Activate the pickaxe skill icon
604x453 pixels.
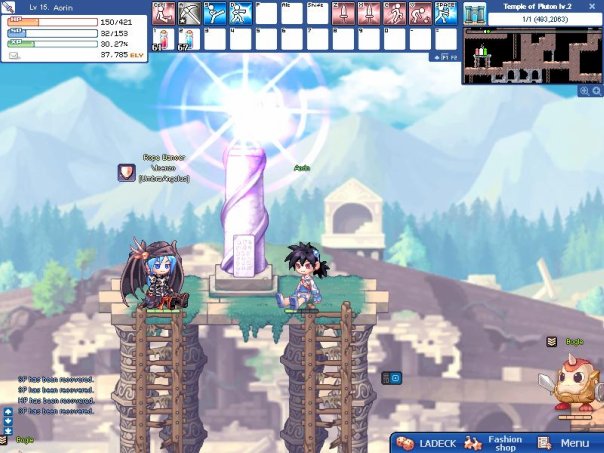coord(188,12)
